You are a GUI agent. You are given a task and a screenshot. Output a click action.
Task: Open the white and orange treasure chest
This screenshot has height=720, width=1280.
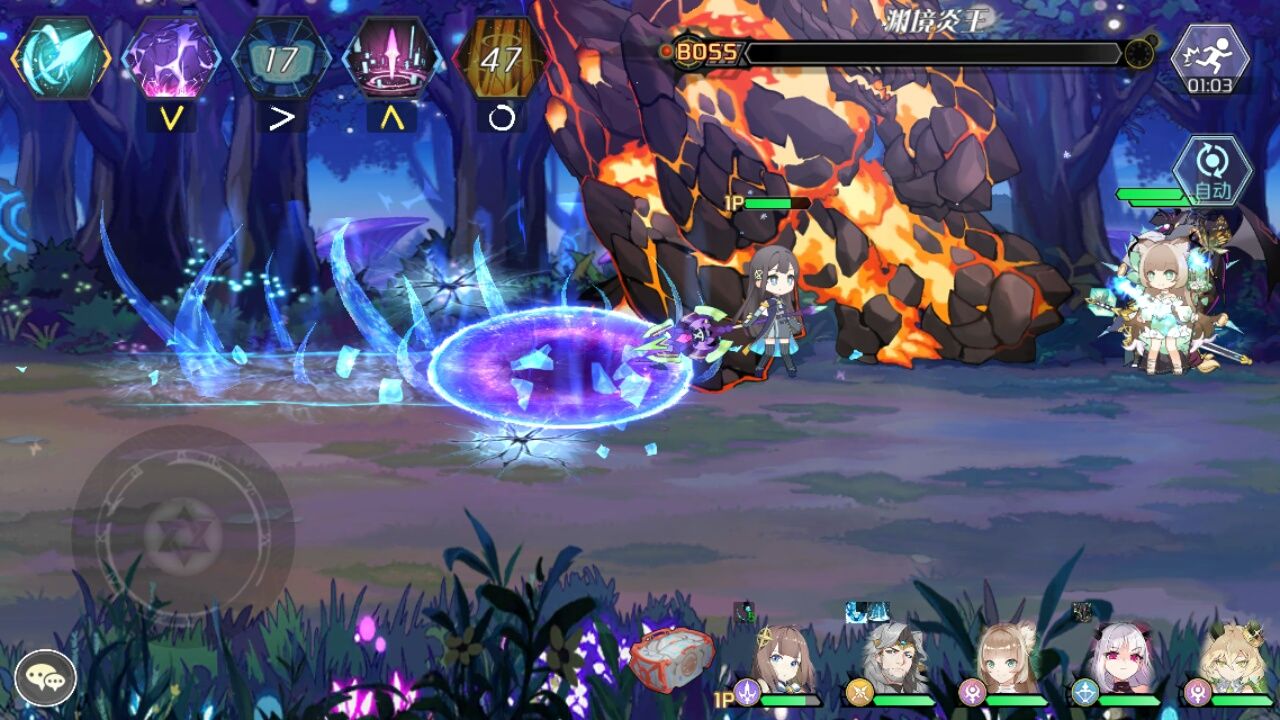pyautogui.click(x=671, y=660)
